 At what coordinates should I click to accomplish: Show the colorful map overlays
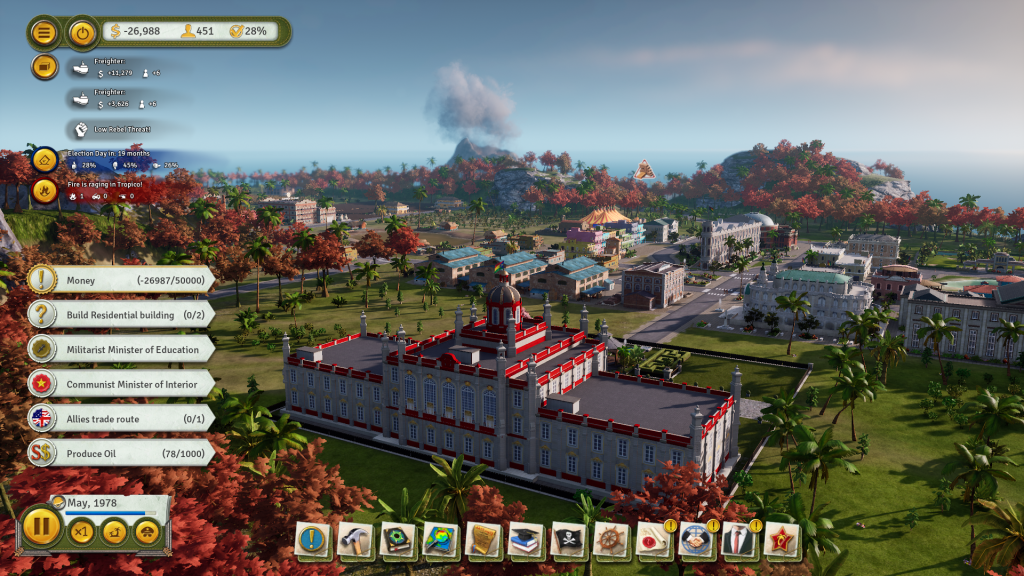click(x=441, y=541)
